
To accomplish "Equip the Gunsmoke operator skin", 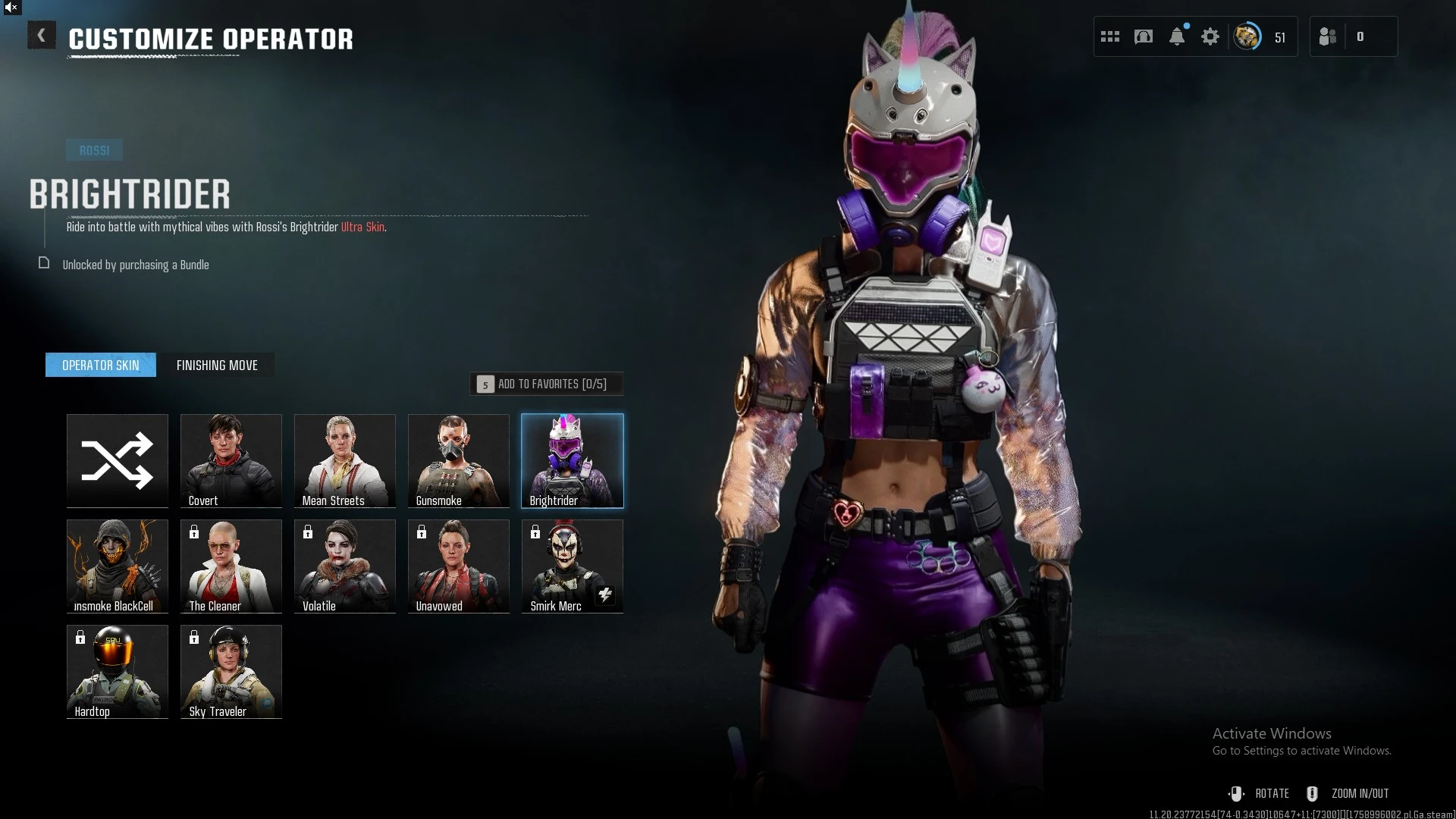I will click(x=459, y=460).
